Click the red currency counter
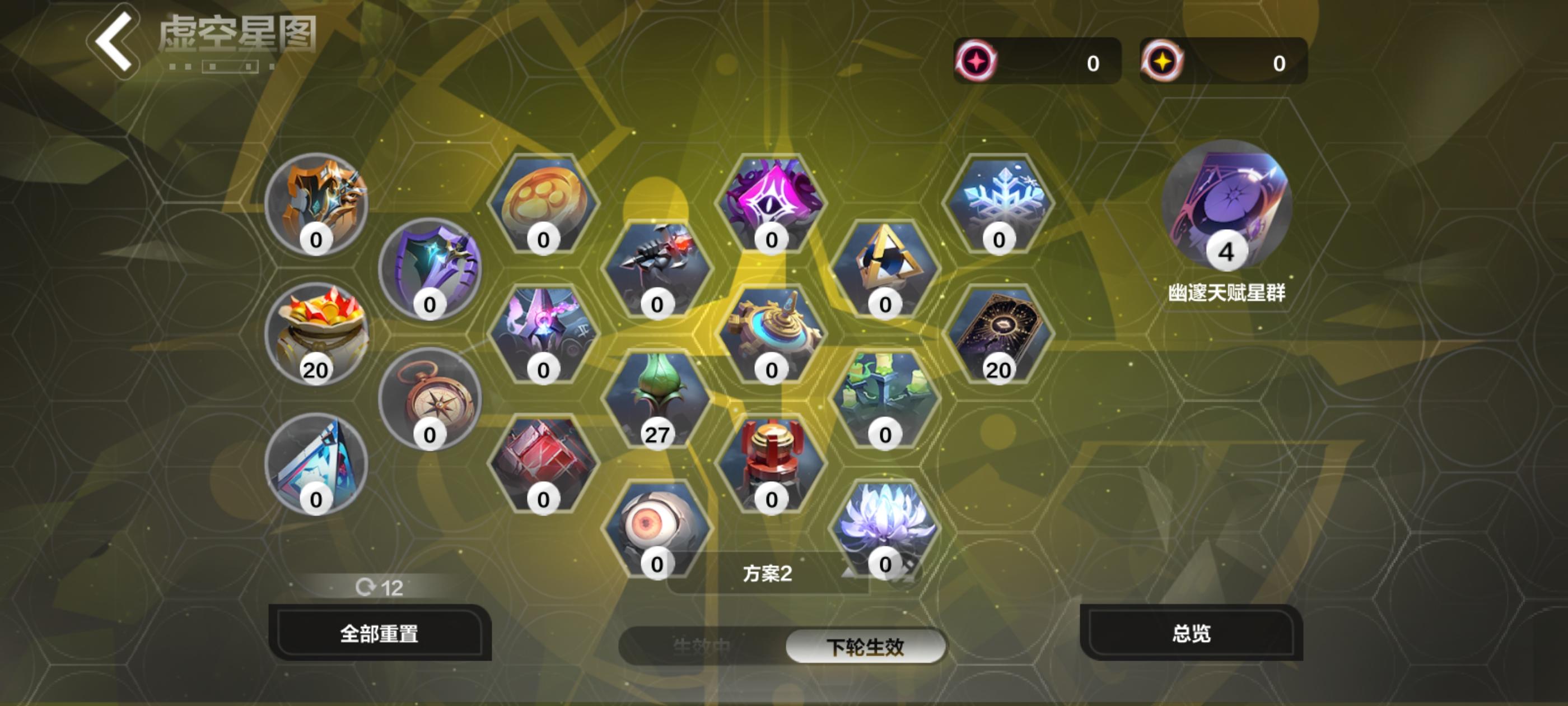The image size is (1568, 706). point(1035,61)
